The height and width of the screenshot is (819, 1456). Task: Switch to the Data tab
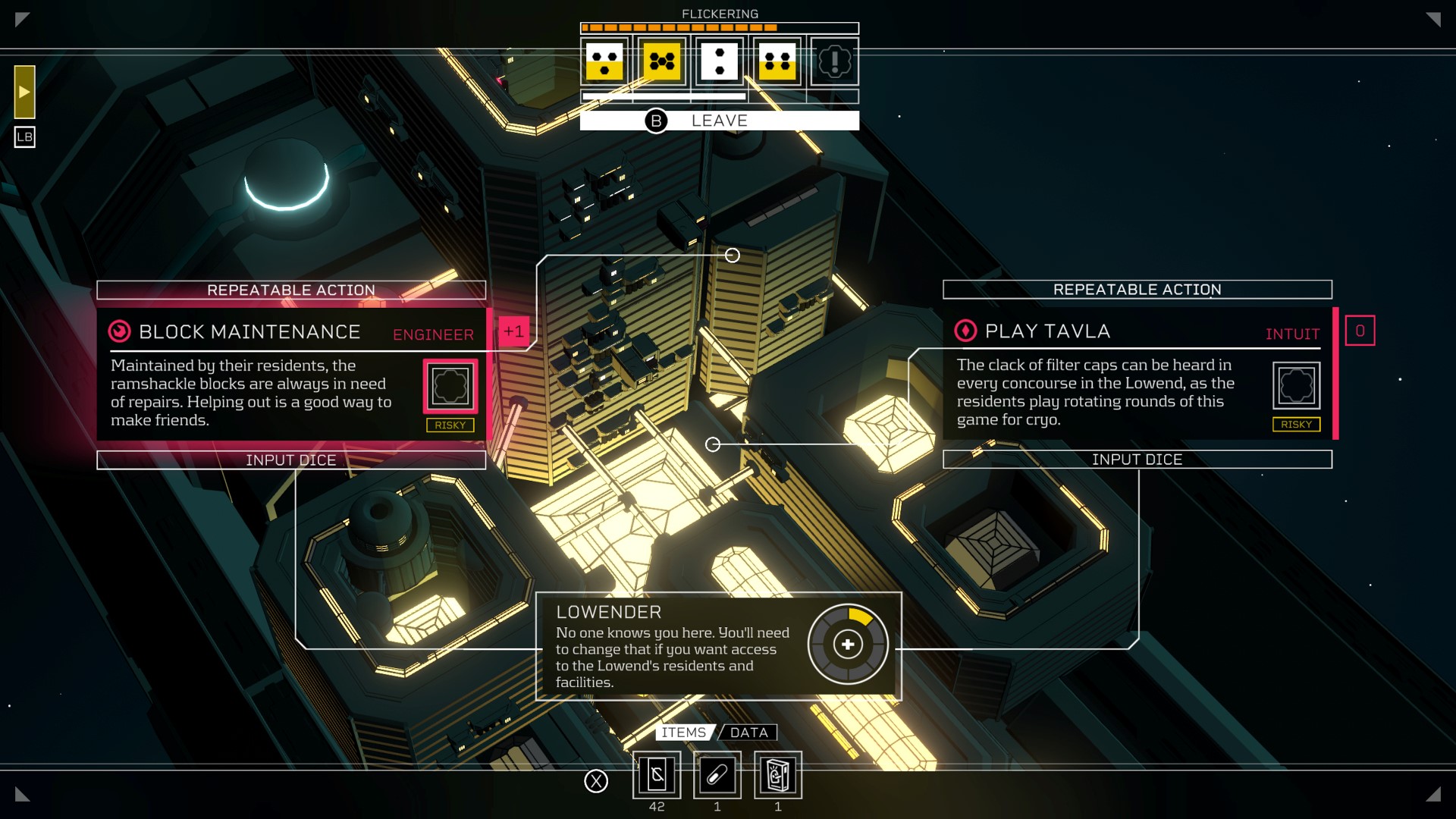[749, 733]
